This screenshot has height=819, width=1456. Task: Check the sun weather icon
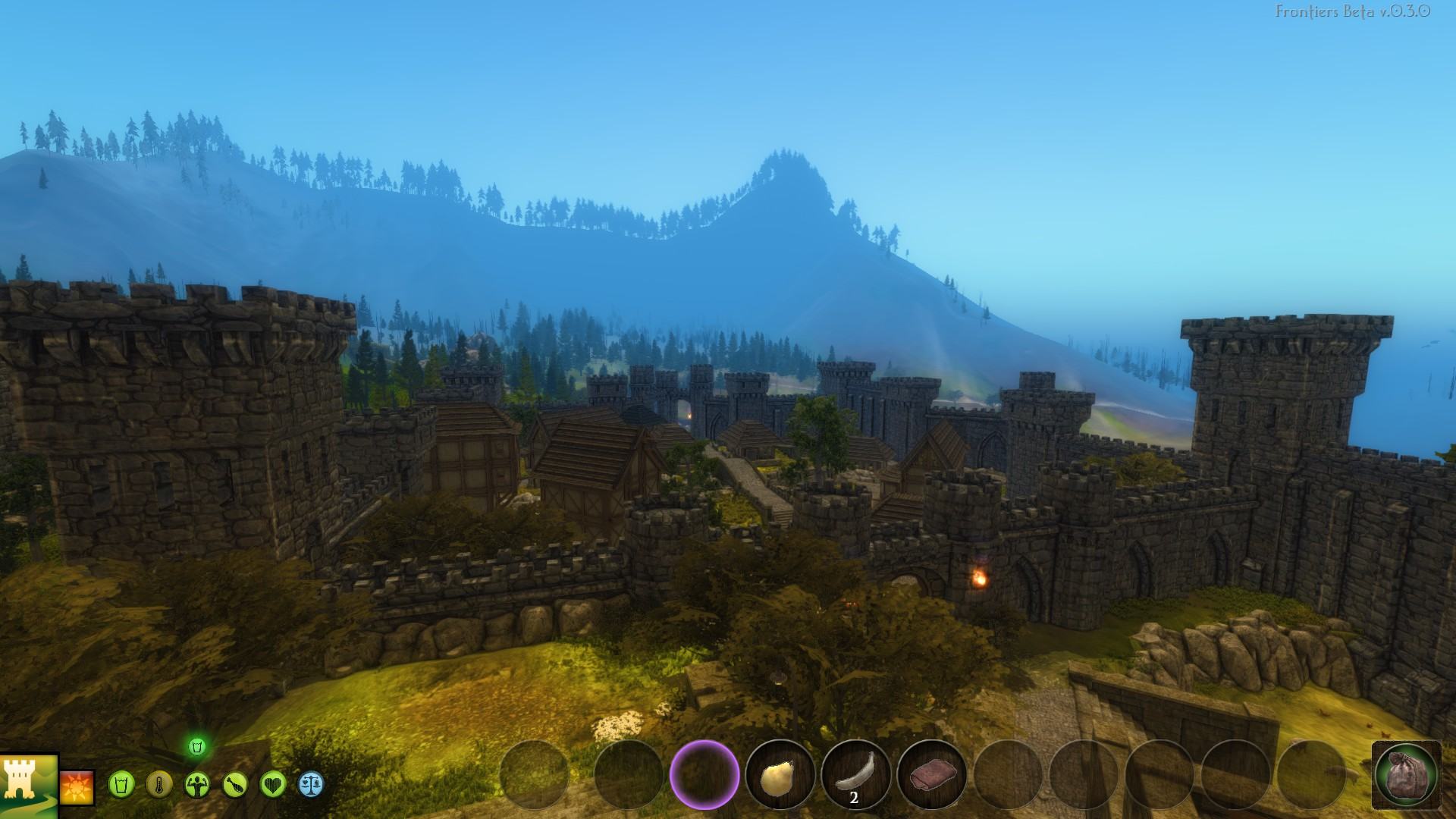(77, 787)
